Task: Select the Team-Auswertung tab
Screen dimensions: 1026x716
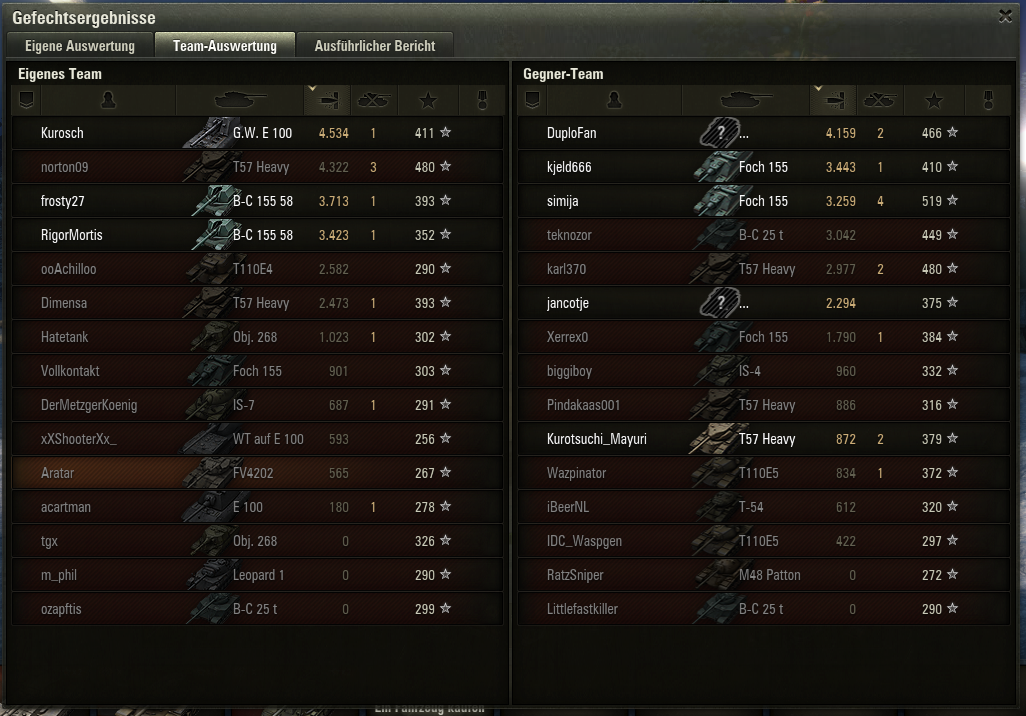Action: 224,46
